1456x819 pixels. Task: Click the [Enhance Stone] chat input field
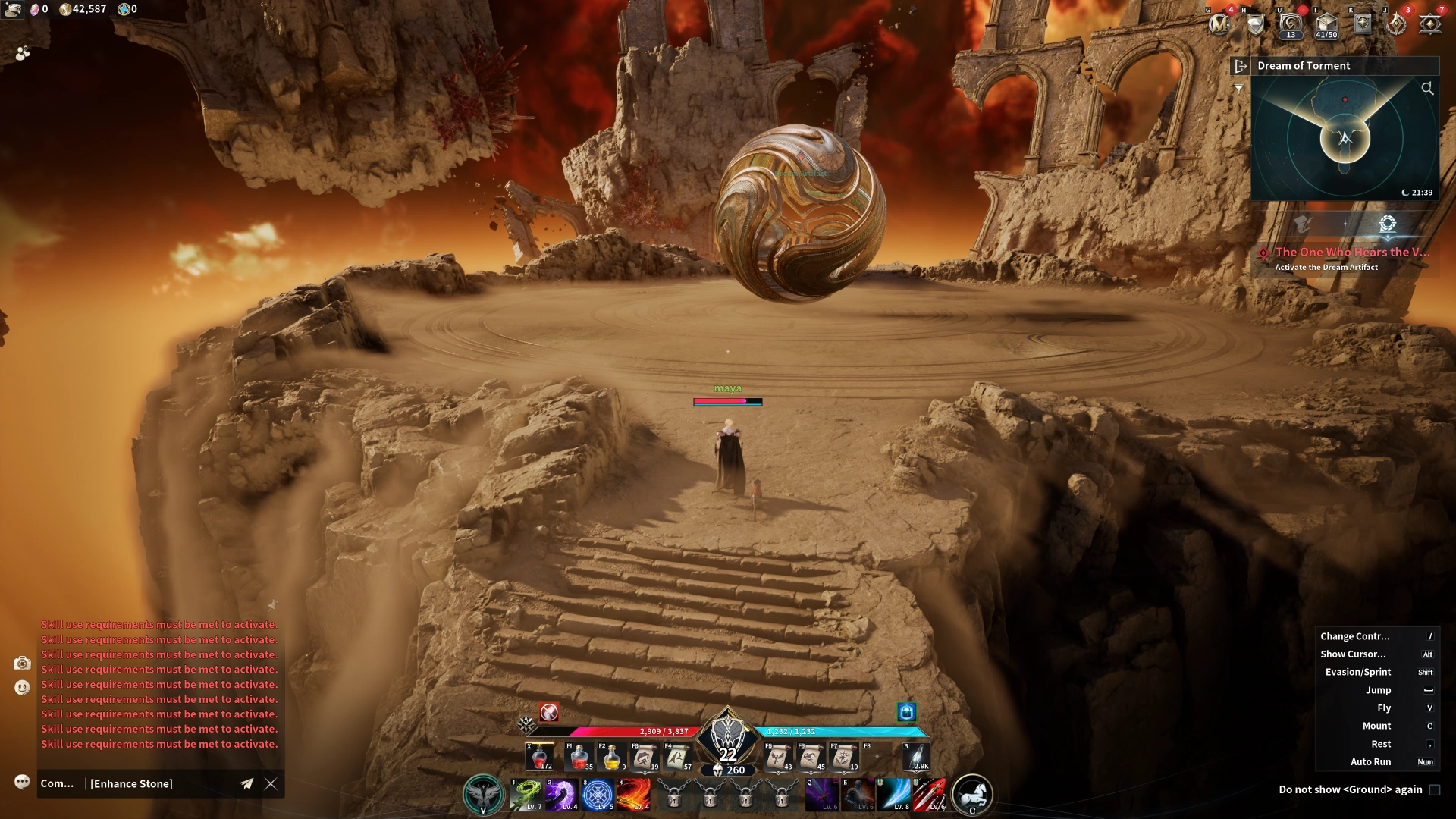[159, 784]
